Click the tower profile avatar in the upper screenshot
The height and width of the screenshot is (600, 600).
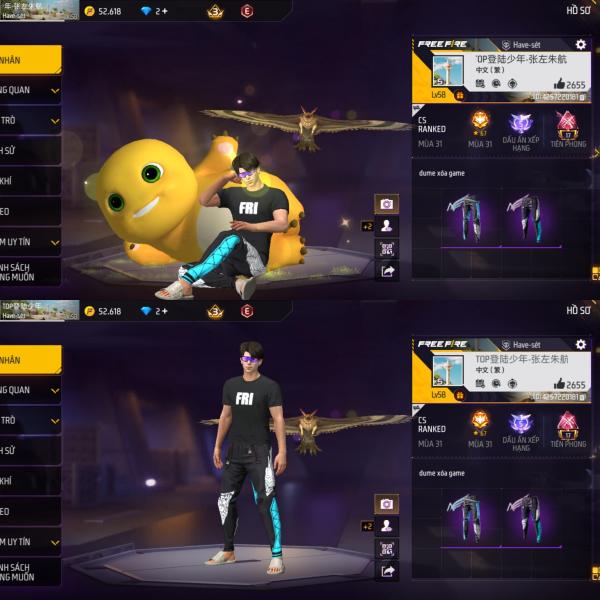[444, 70]
